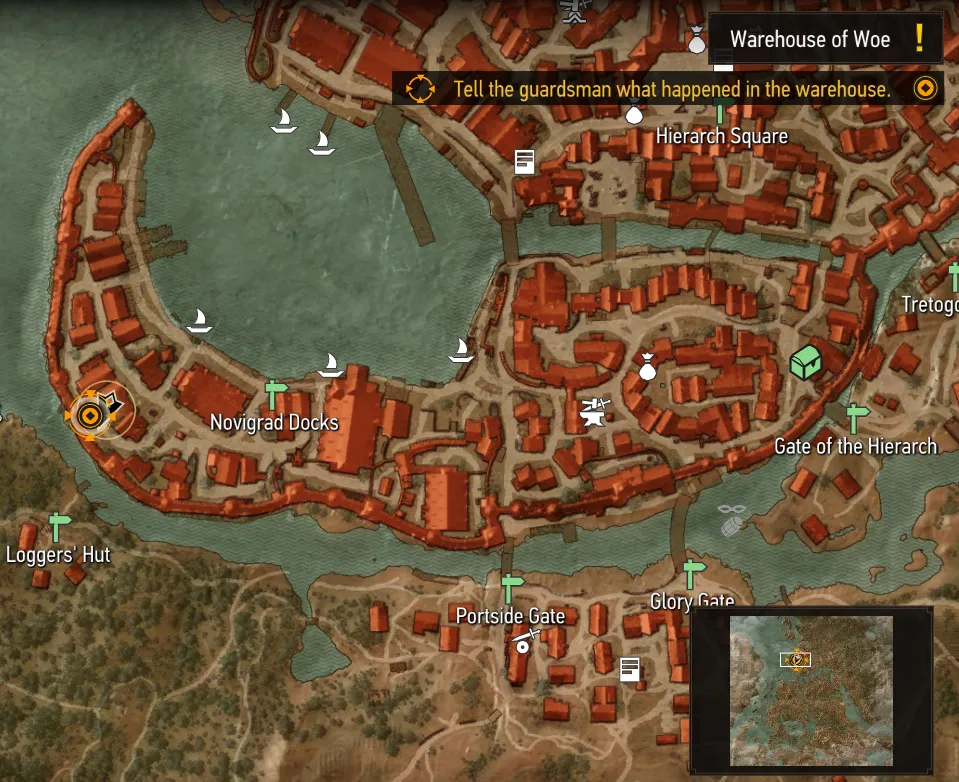This screenshot has width=959, height=782.
Task: Click the blacksmith anvil marker
Action: [x=594, y=411]
